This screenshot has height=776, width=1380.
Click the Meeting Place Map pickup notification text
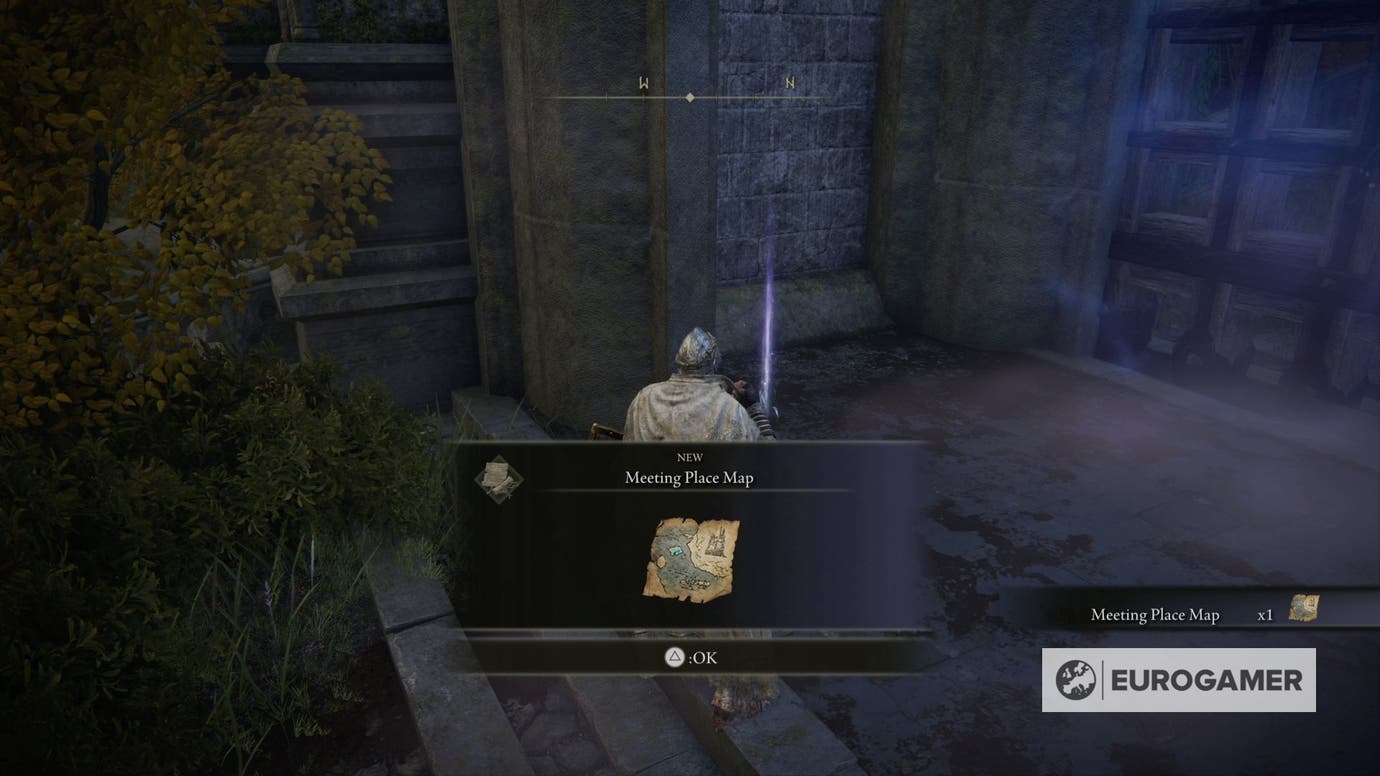[x=1155, y=614]
